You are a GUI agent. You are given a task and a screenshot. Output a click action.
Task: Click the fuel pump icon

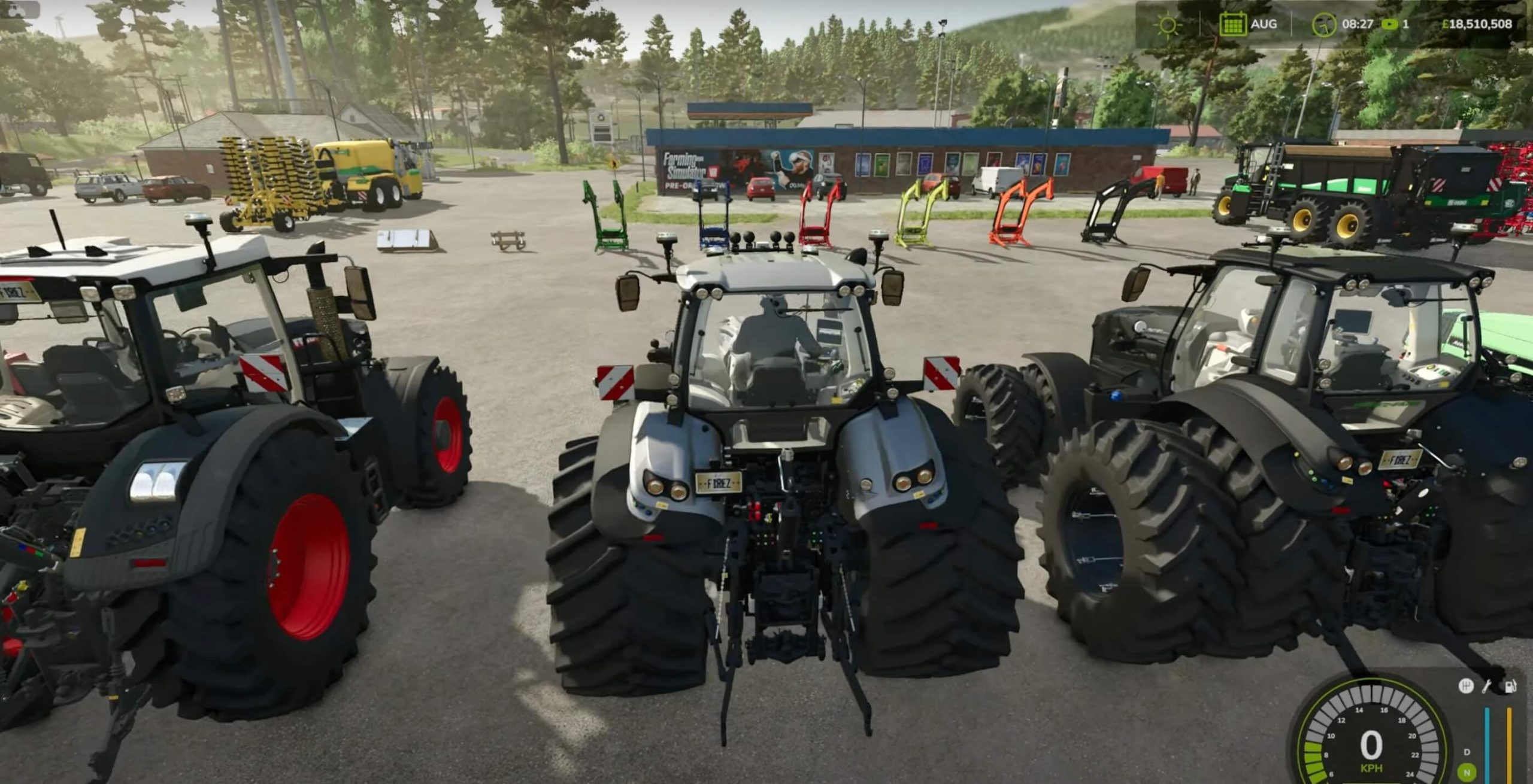1511,686
